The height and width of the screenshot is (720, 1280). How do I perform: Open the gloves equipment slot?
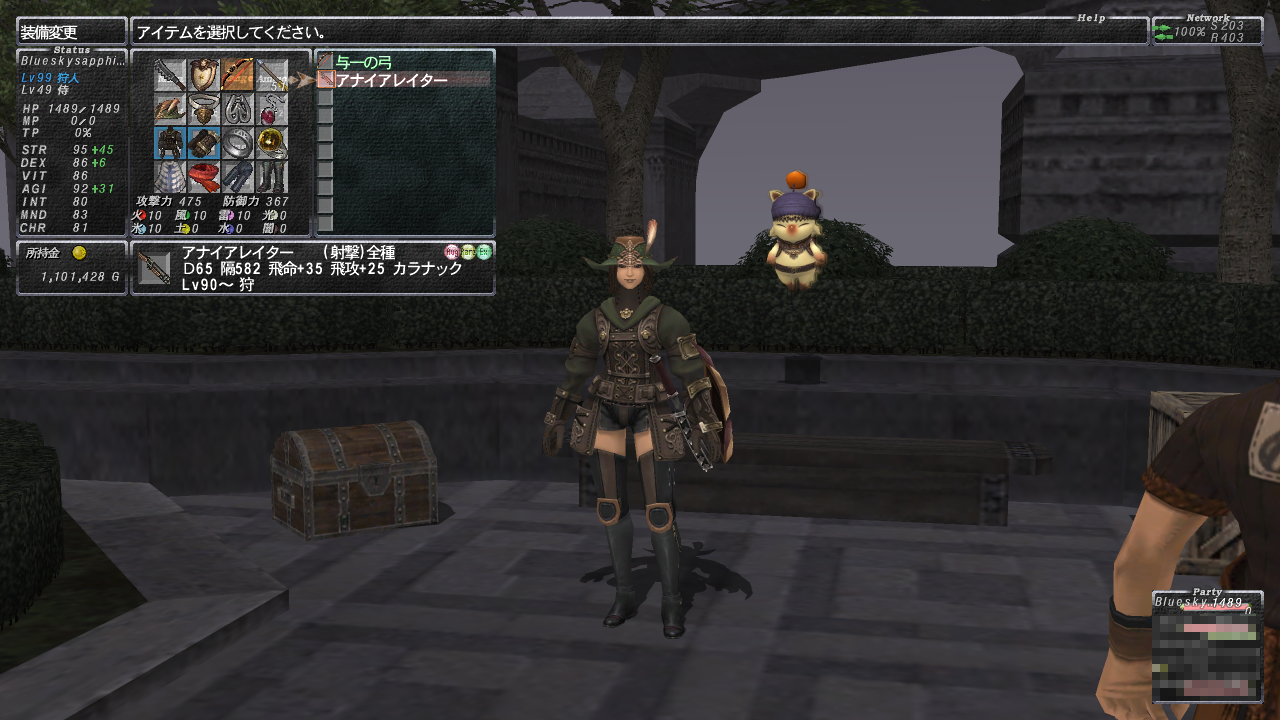pyautogui.click(x=204, y=142)
